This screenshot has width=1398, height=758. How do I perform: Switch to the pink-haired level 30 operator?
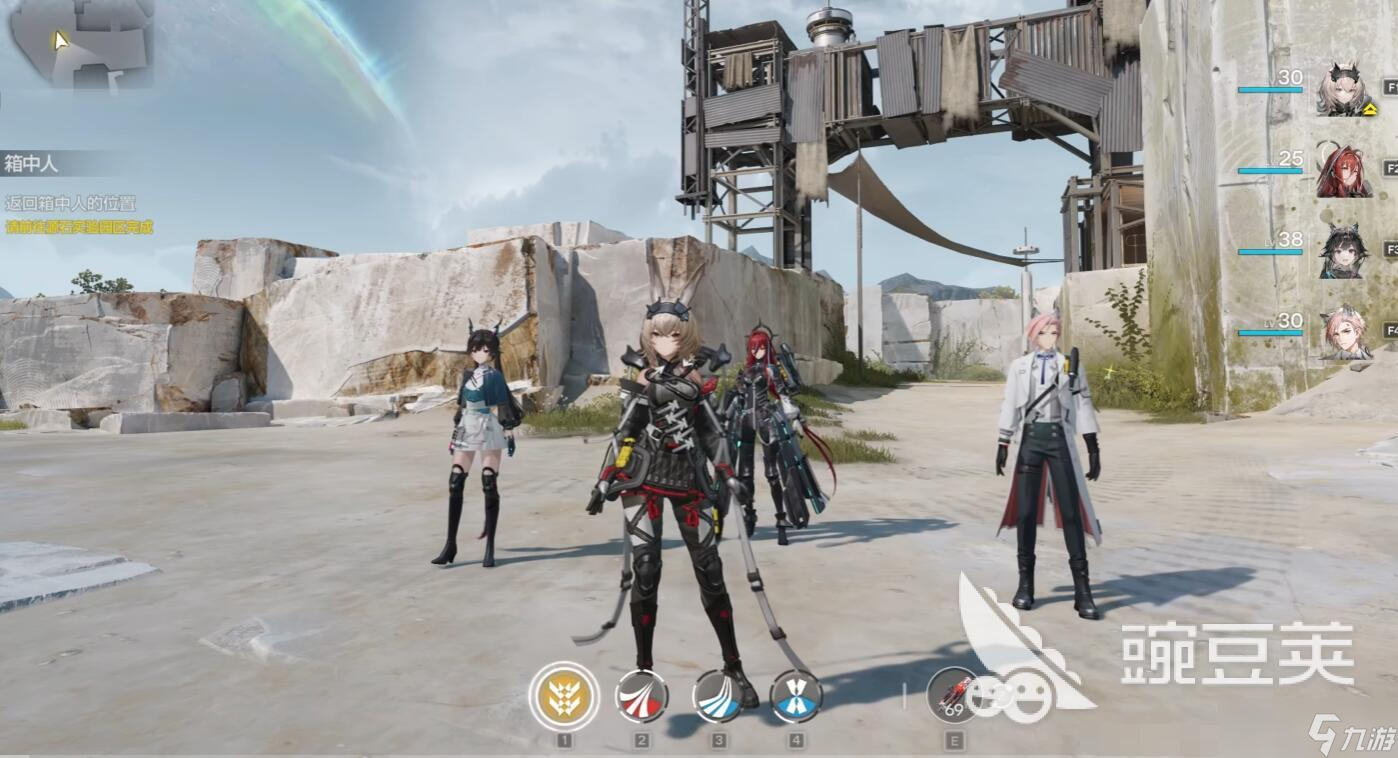[1344, 333]
